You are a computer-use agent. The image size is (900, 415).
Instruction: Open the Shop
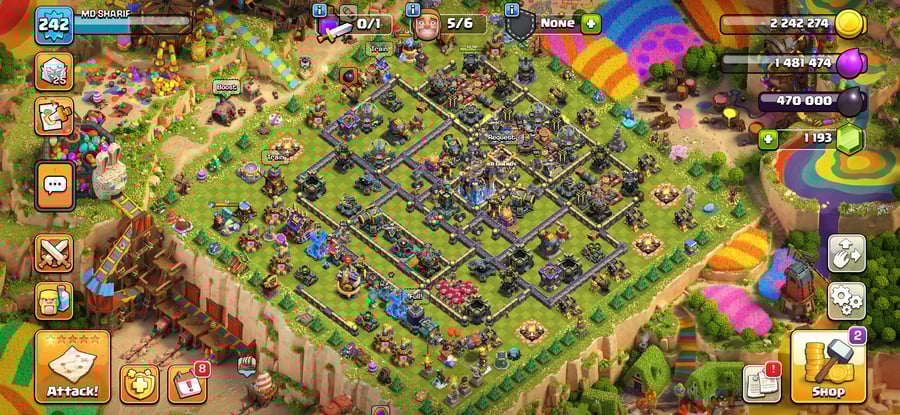point(828,367)
